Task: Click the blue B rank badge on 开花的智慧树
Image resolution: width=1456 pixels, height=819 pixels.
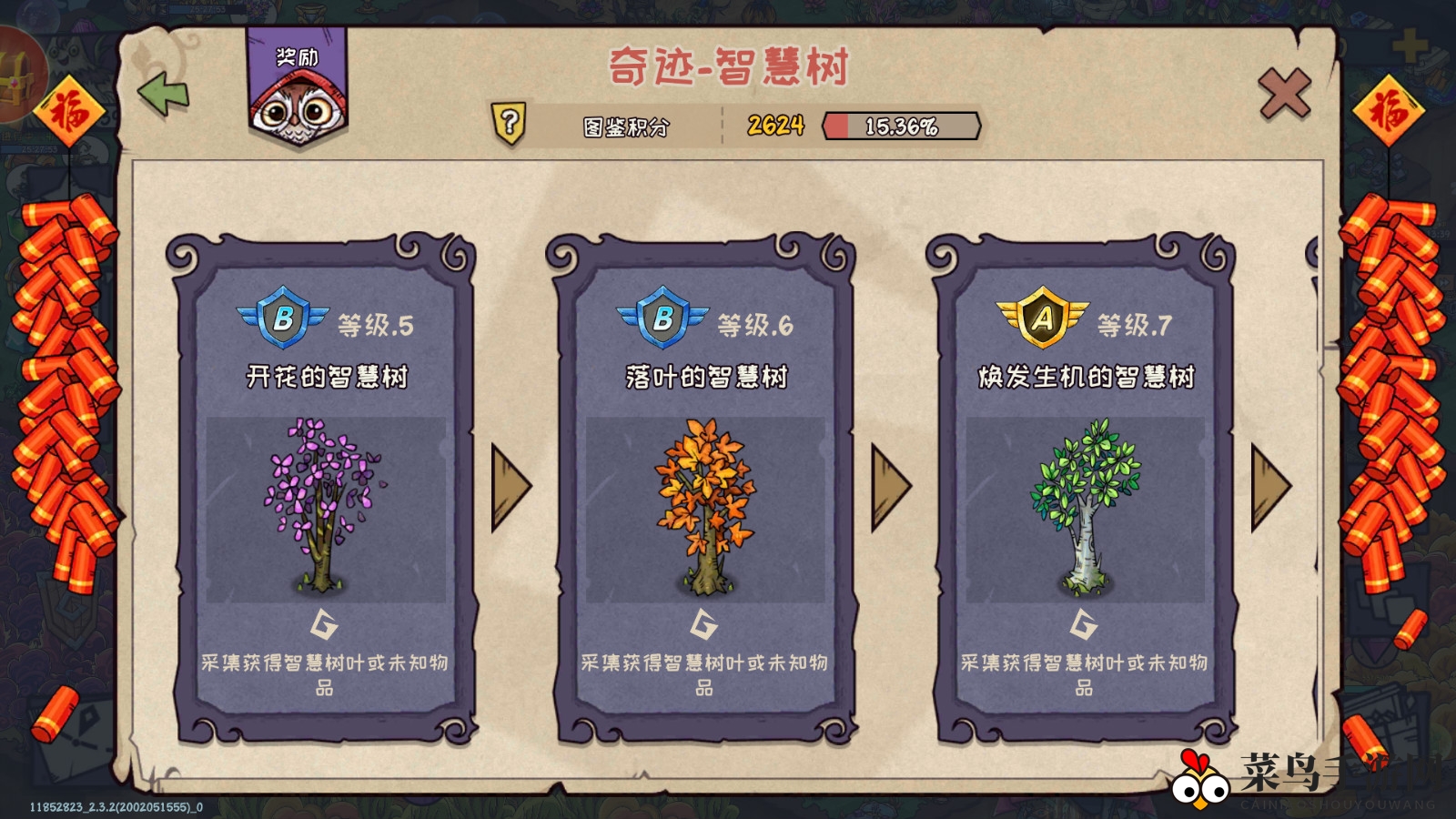Action: [285, 318]
